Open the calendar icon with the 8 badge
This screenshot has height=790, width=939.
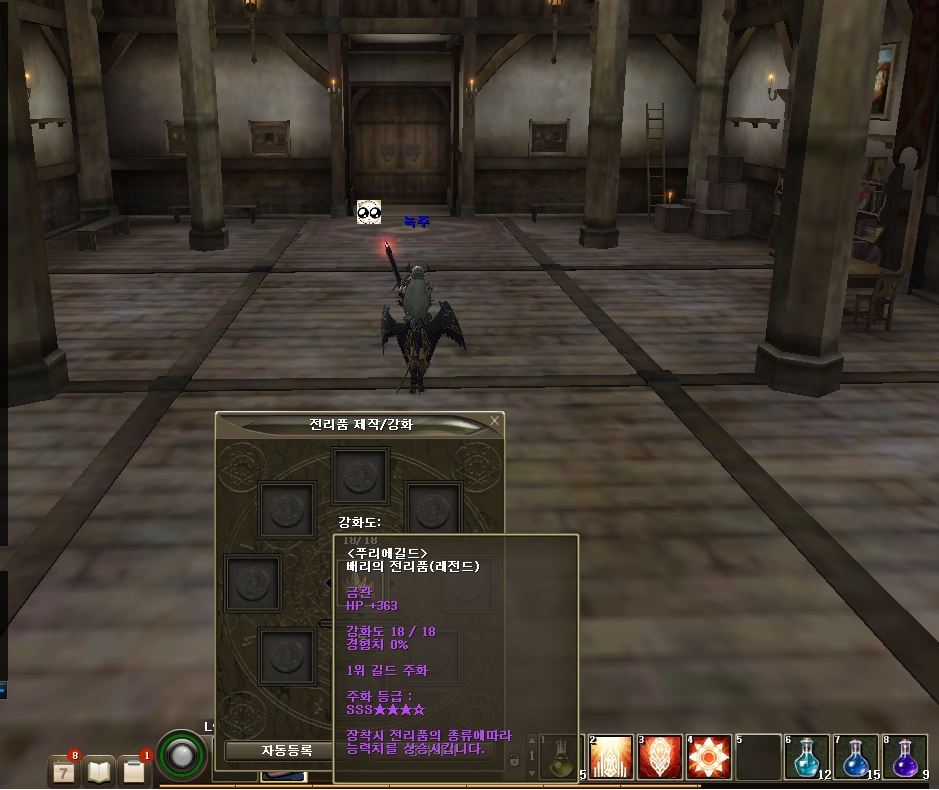pos(63,770)
